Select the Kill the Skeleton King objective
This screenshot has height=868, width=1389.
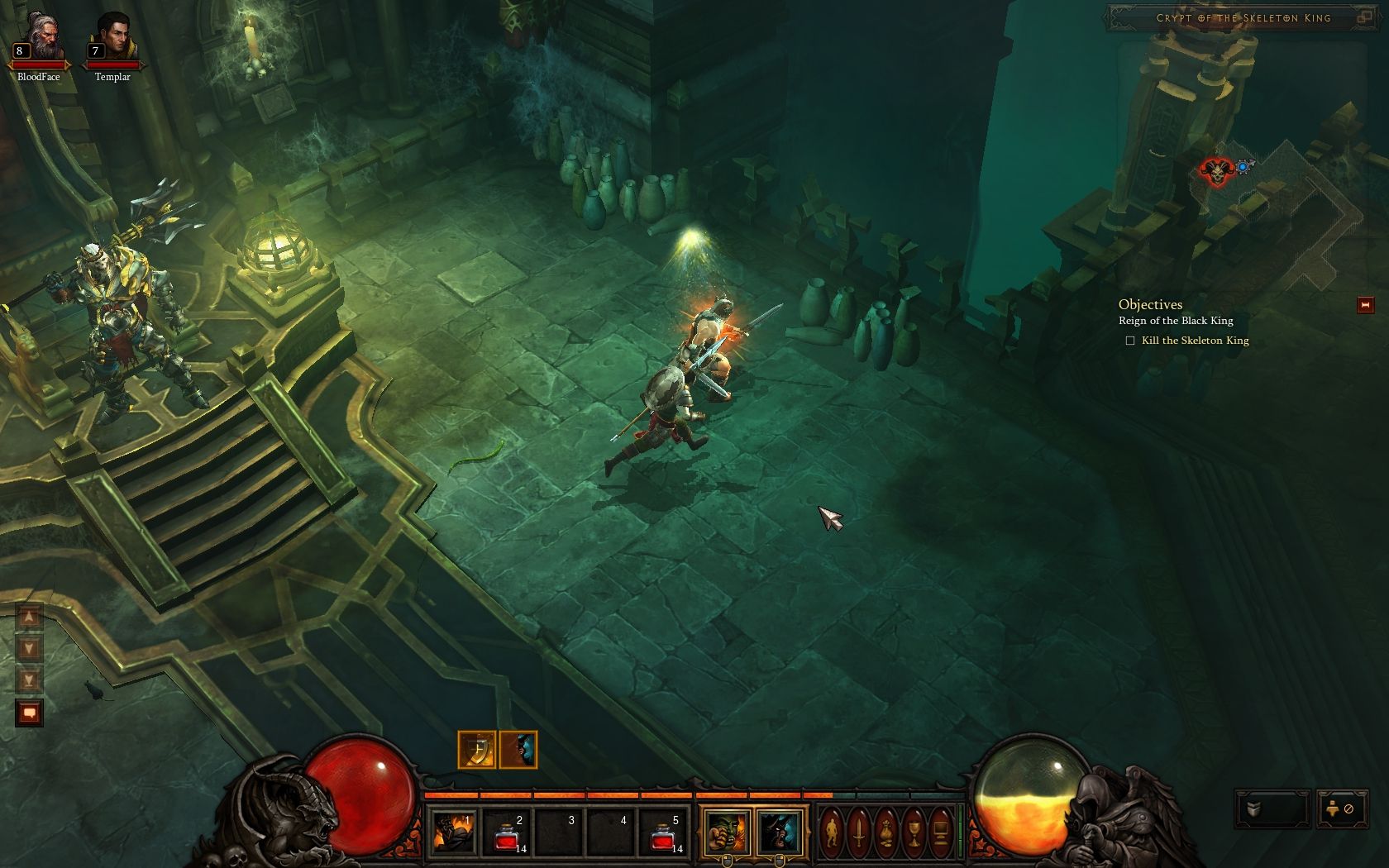coord(1195,341)
